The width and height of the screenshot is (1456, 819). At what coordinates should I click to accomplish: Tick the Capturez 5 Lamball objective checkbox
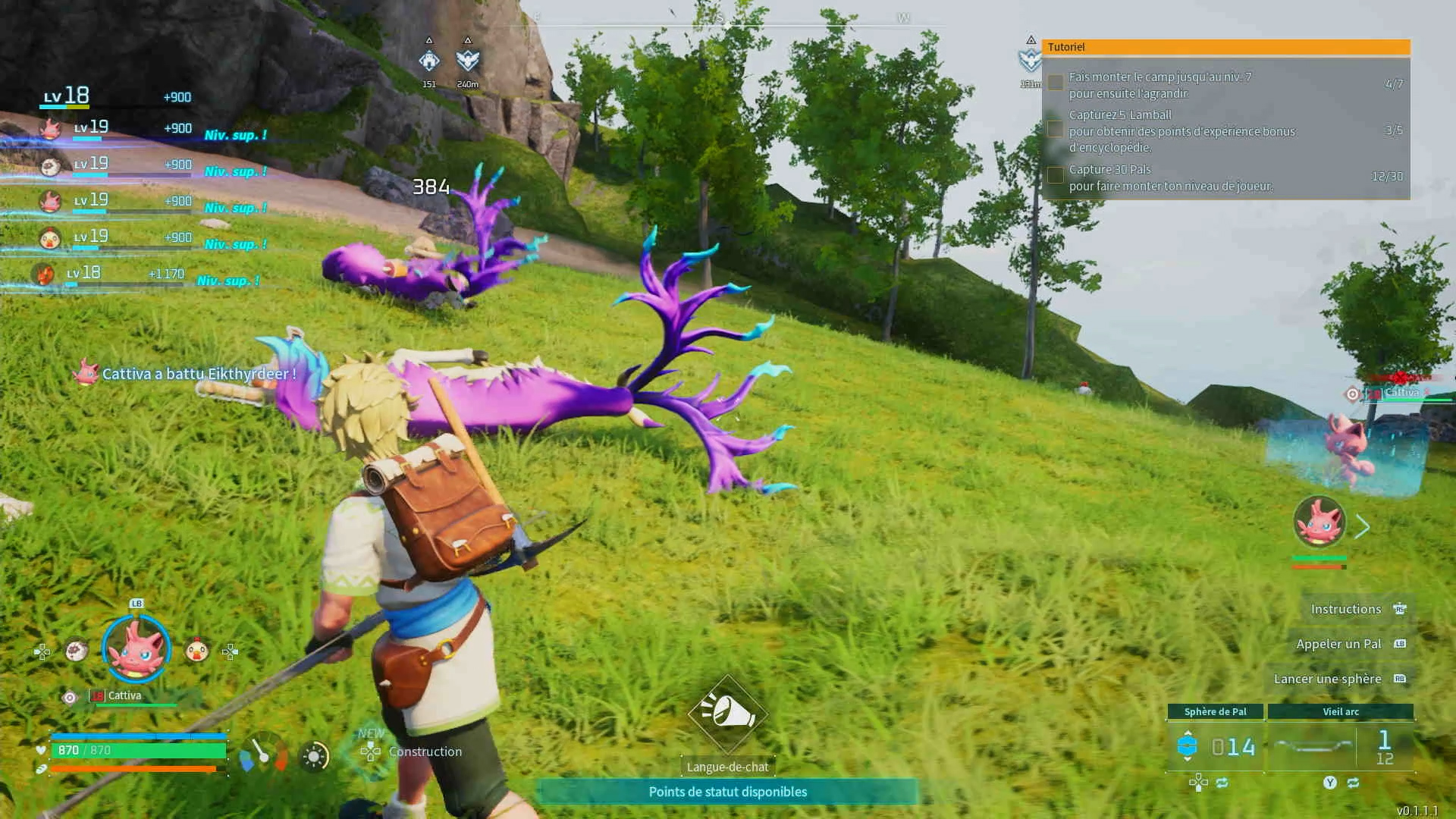coord(1055,130)
